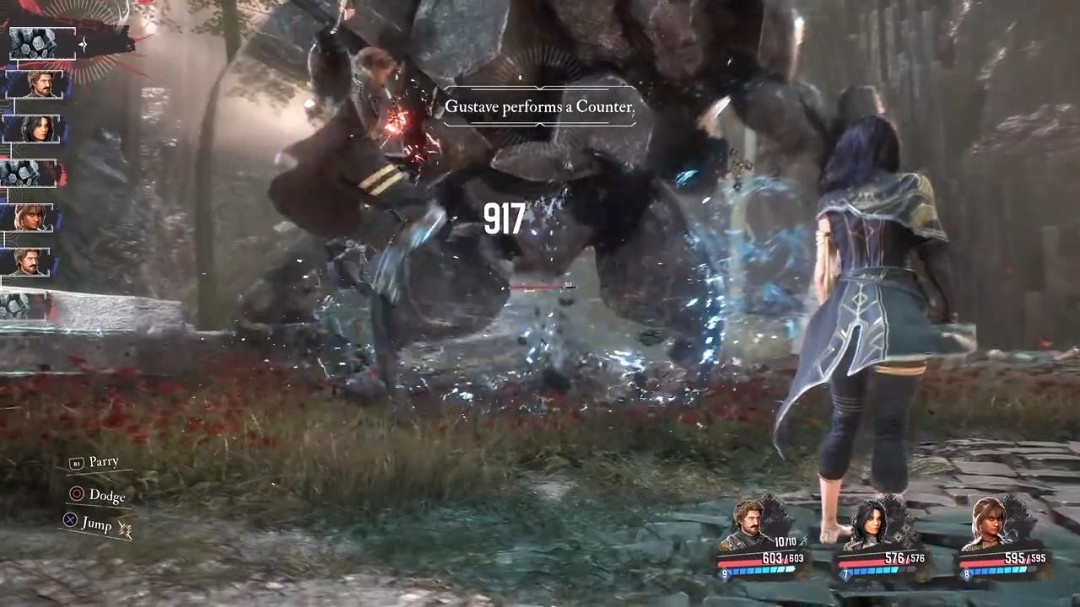This screenshot has width=1080, height=607.
Task: Select Maelle's portrait in the turn order
Action: [33, 216]
